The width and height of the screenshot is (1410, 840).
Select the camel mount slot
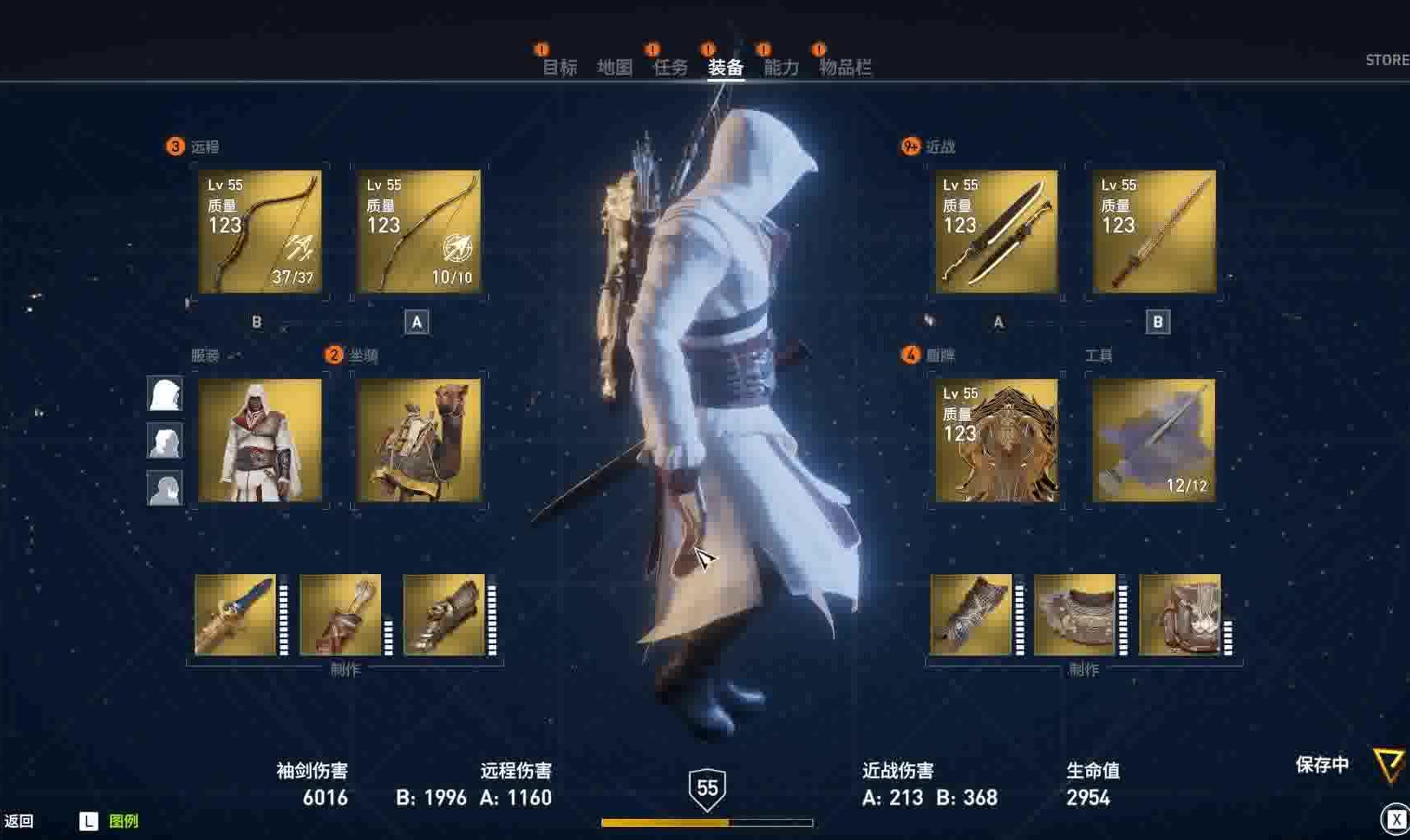pyautogui.click(x=419, y=440)
